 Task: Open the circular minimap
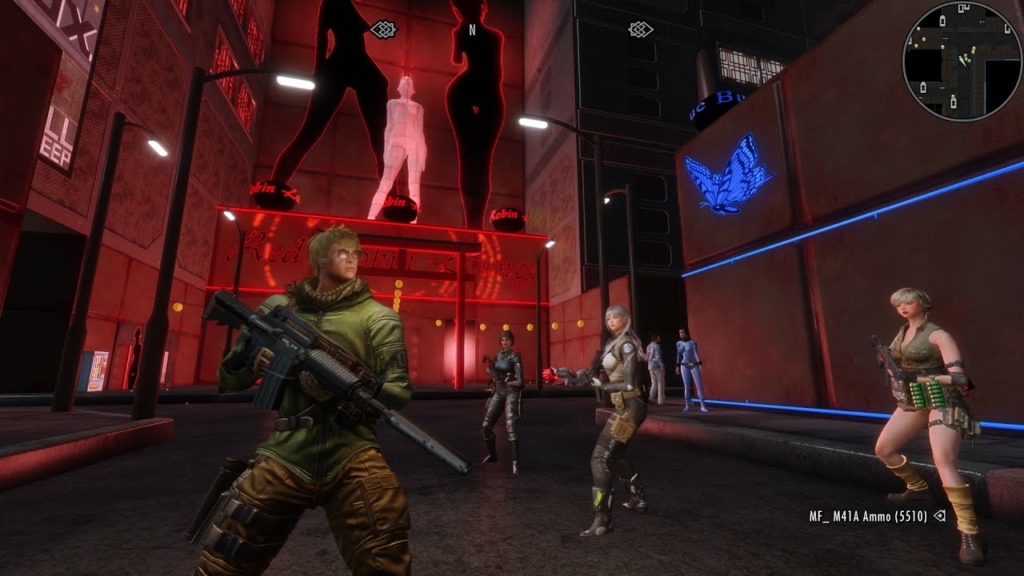coord(961,61)
